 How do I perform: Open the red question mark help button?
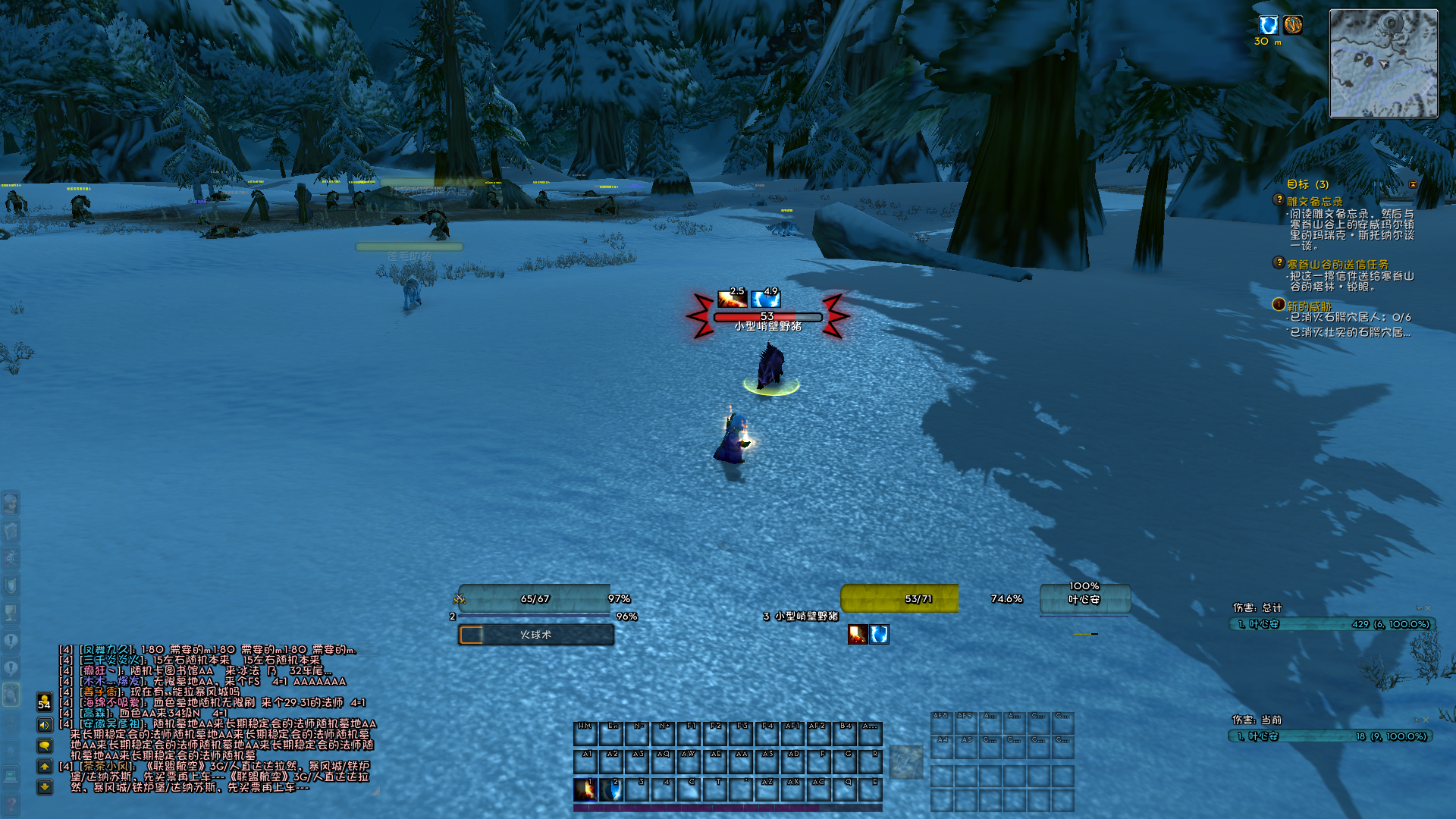point(11,804)
